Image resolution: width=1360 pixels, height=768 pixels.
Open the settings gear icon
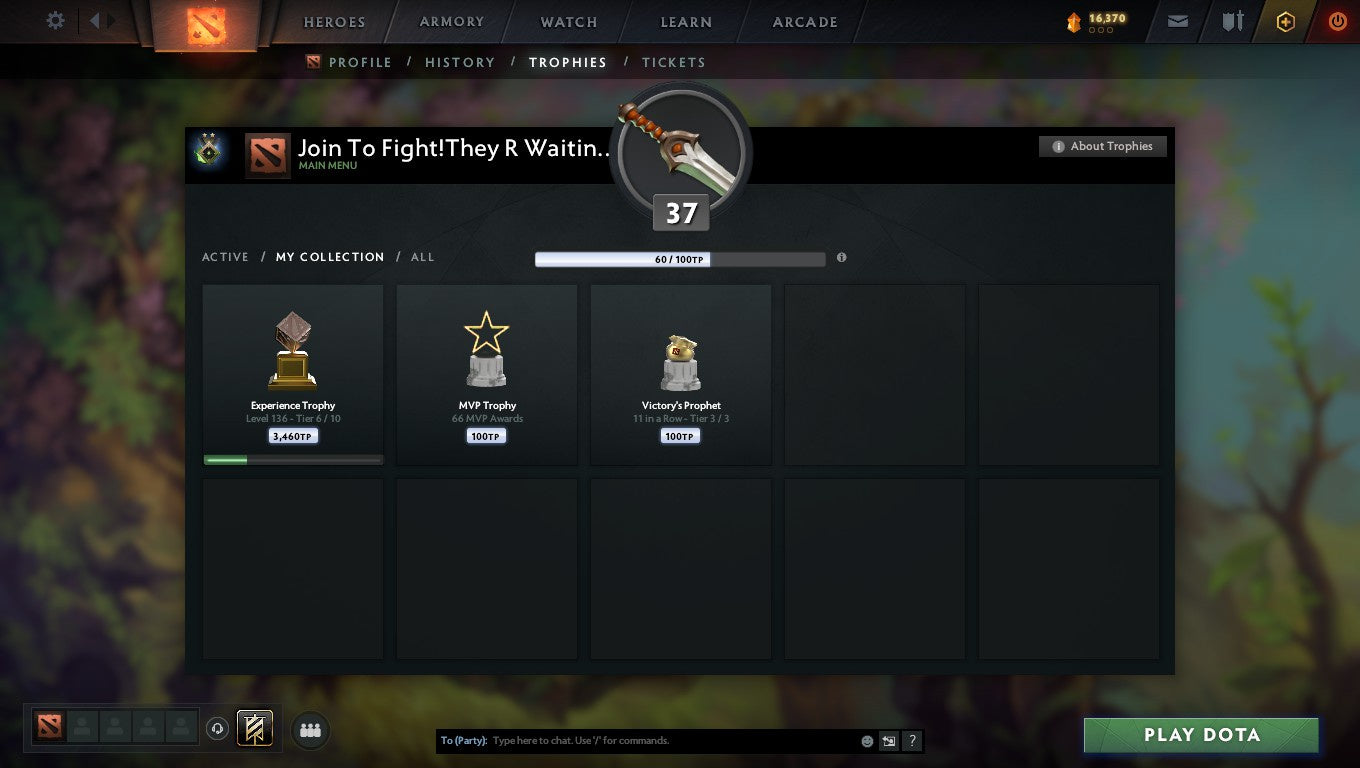55,20
